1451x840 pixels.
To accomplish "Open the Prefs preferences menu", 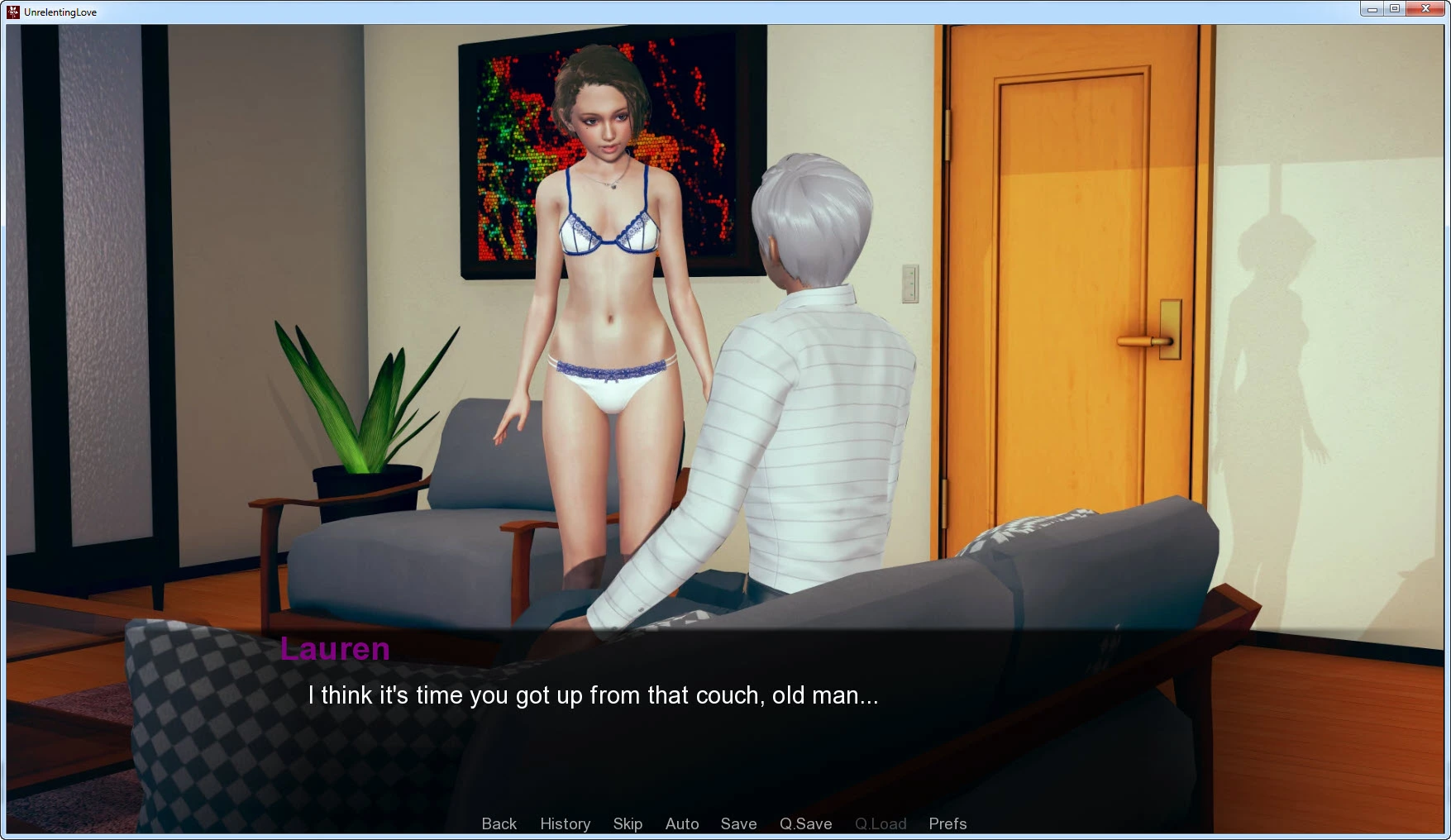I will click(x=947, y=823).
